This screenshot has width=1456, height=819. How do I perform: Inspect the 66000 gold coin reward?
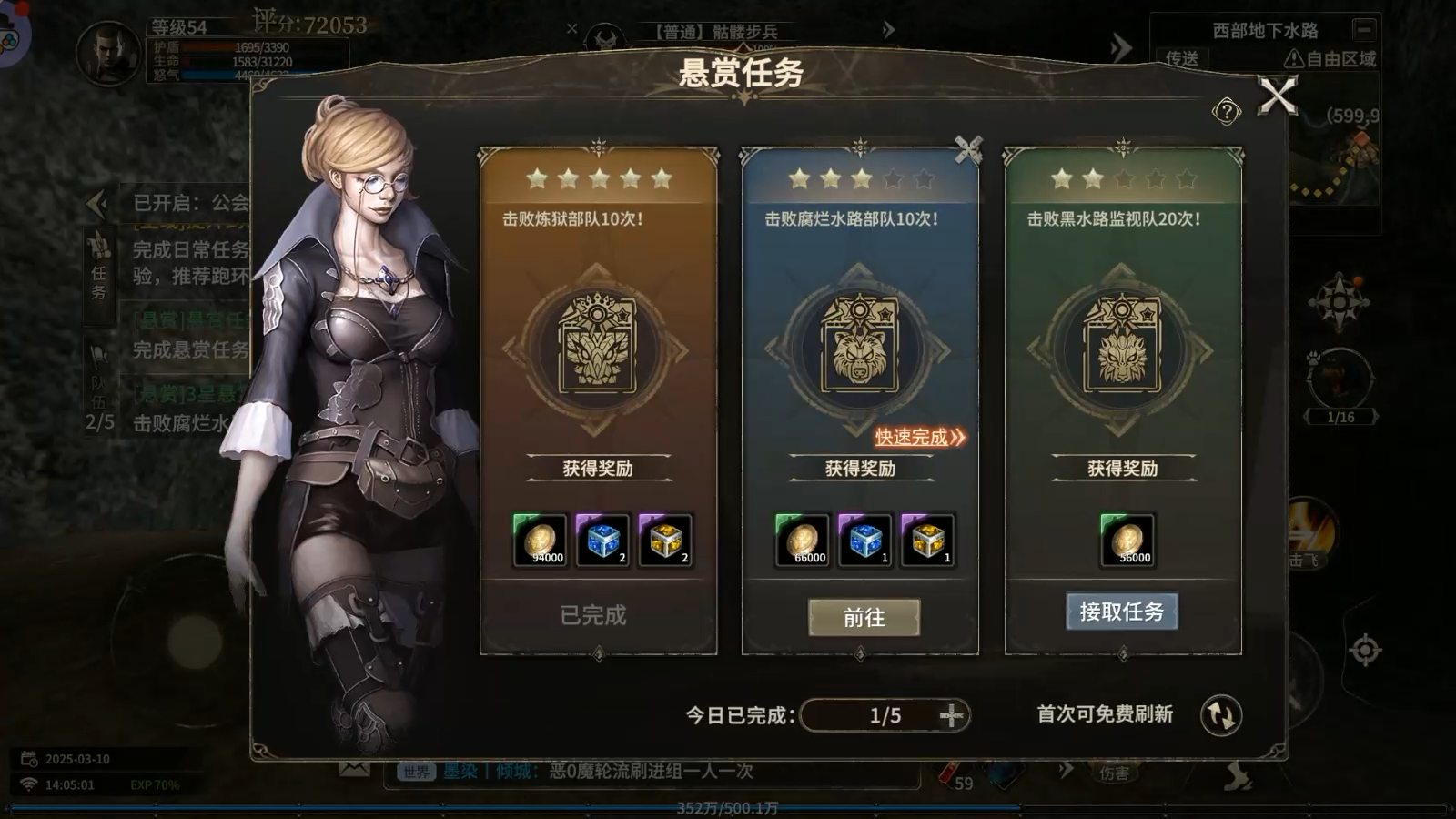coord(802,541)
